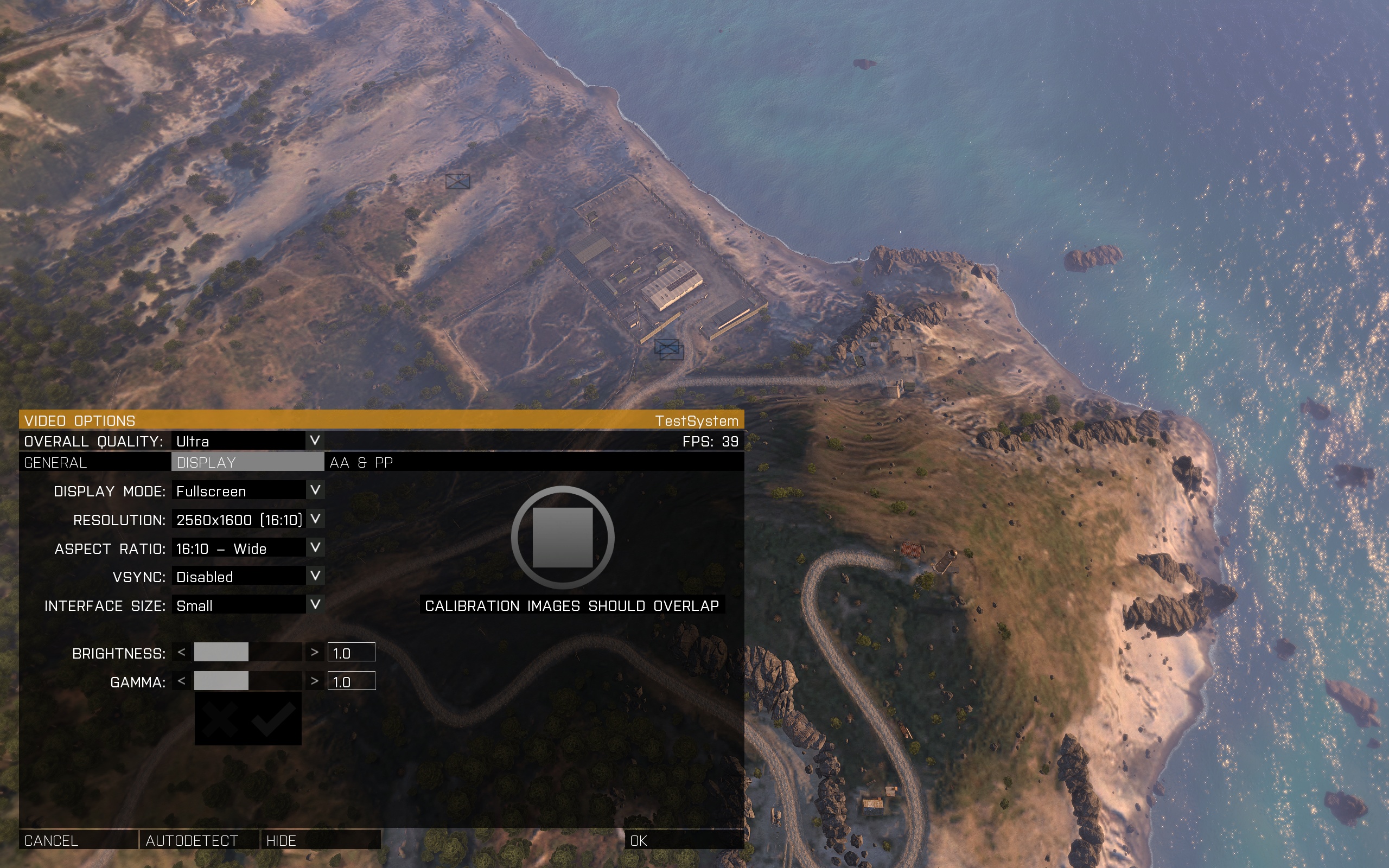Increase Brightness with the right arrow
1389x868 pixels.
tap(314, 652)
